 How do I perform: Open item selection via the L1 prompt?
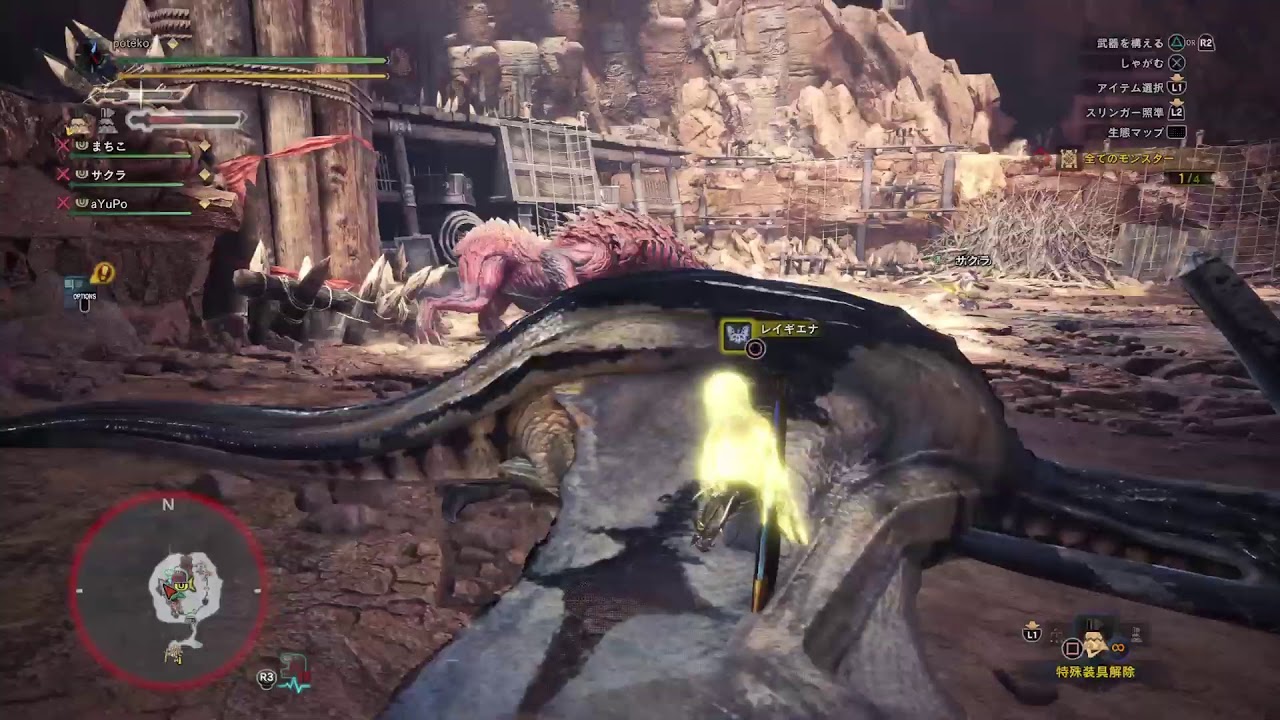tap(1177, 87)
